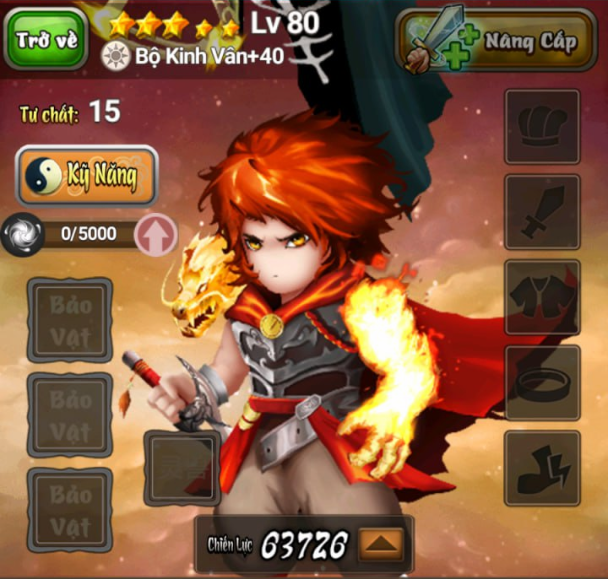Expand the Chiến Lực power arrow
Viewport: 608px width, 579px height.
click(381, 545)
